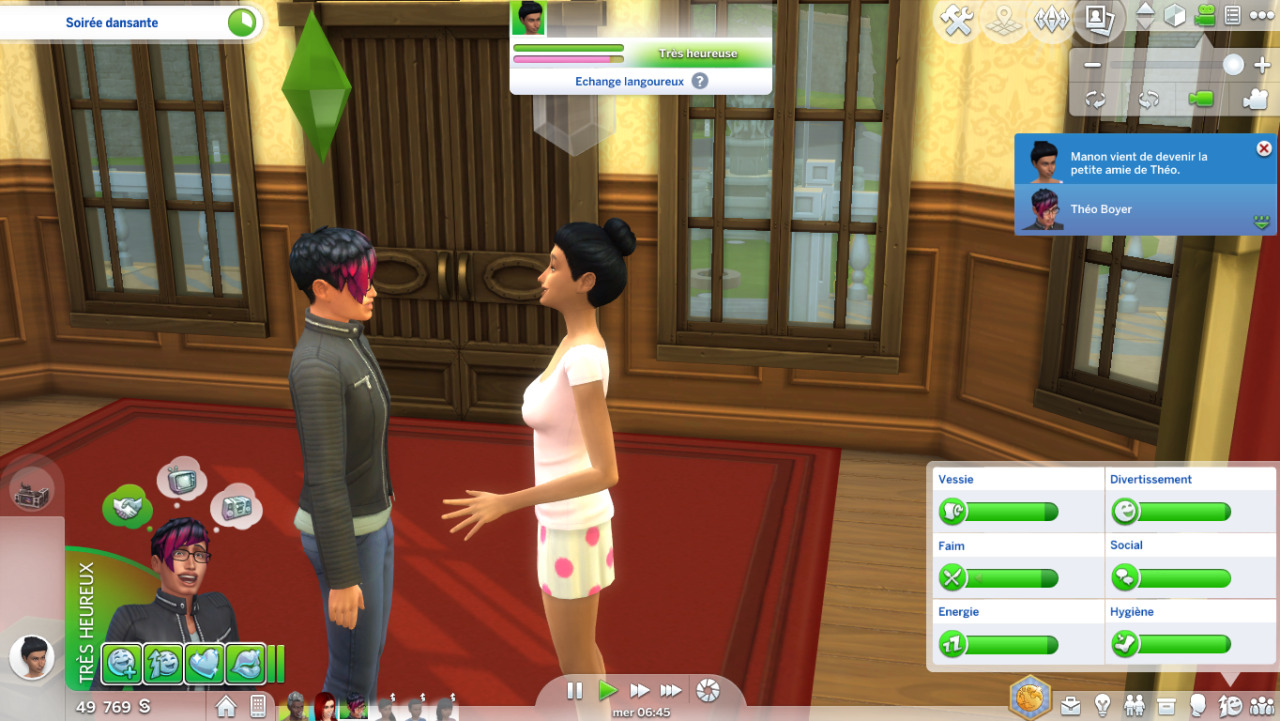The image size is (1280, 721).
Task: Activate triple fast-forward speed
Action: [x=671, y=691]
